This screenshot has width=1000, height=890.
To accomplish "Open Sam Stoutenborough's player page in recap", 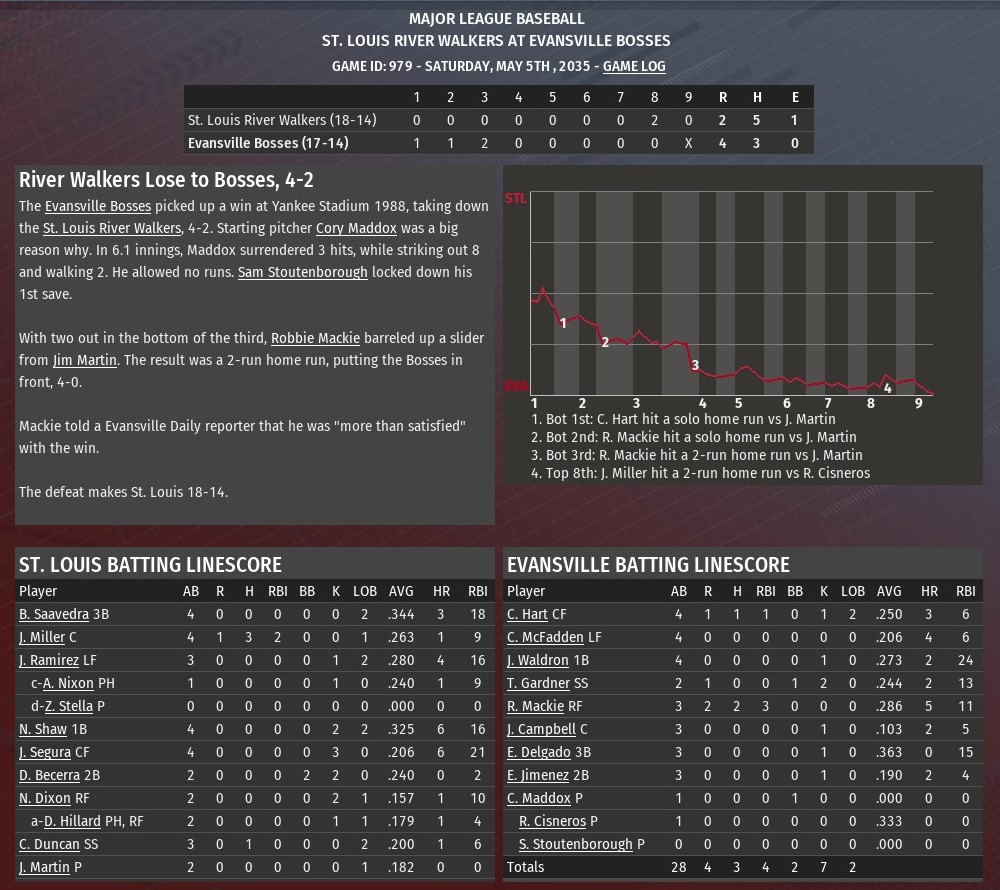I will 302,272.
